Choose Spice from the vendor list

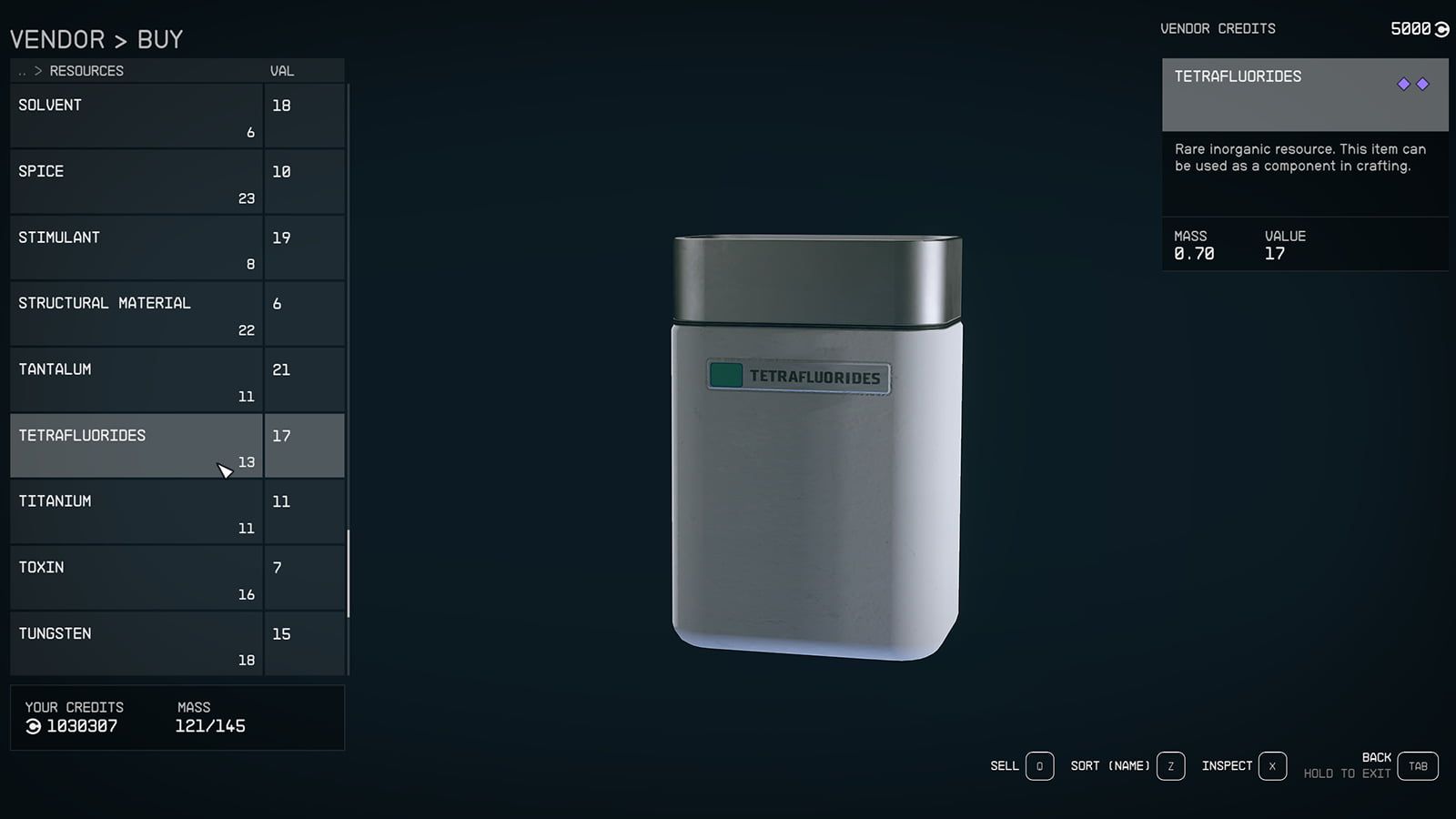(x=136, y=182)
